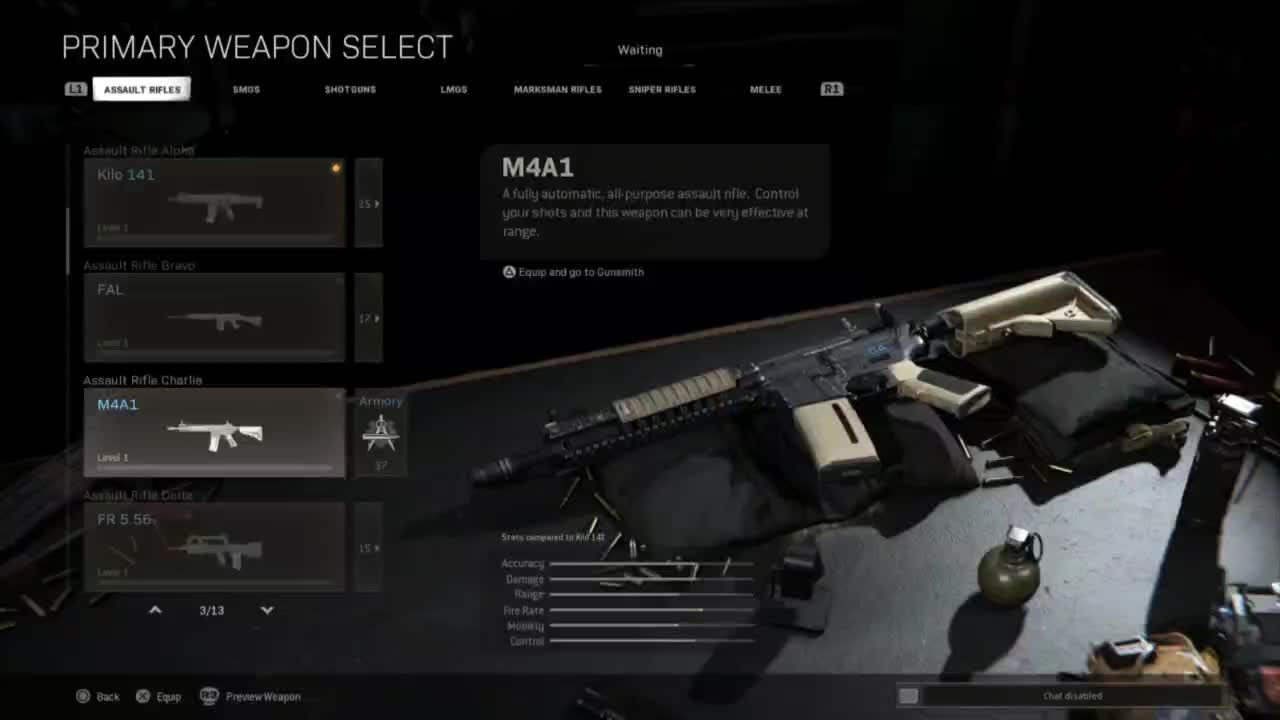Choose the FAL assault rifle
The image size is (1280, 720).
pos(214,317)
